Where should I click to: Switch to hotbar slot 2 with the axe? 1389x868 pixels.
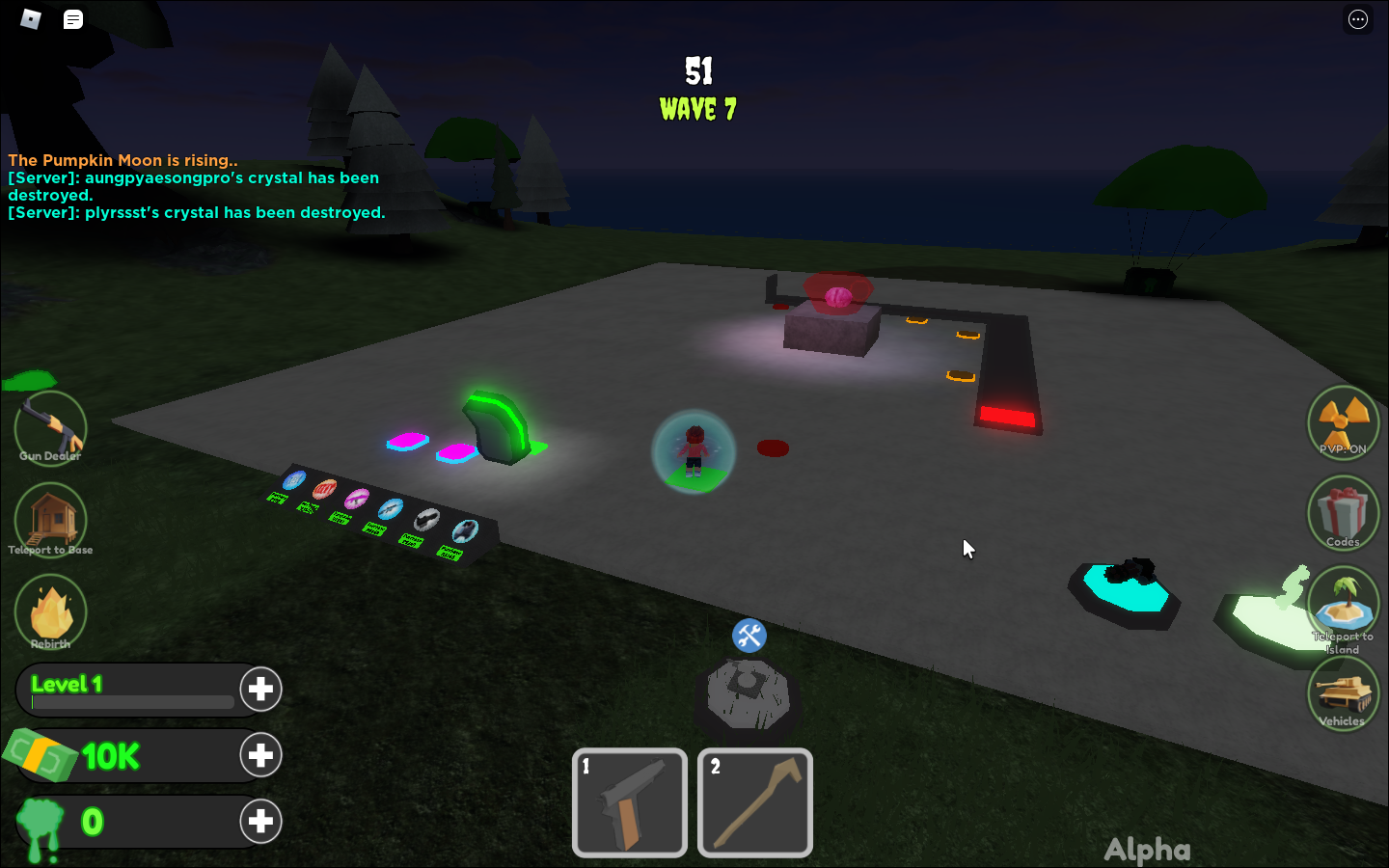(754, 802)
